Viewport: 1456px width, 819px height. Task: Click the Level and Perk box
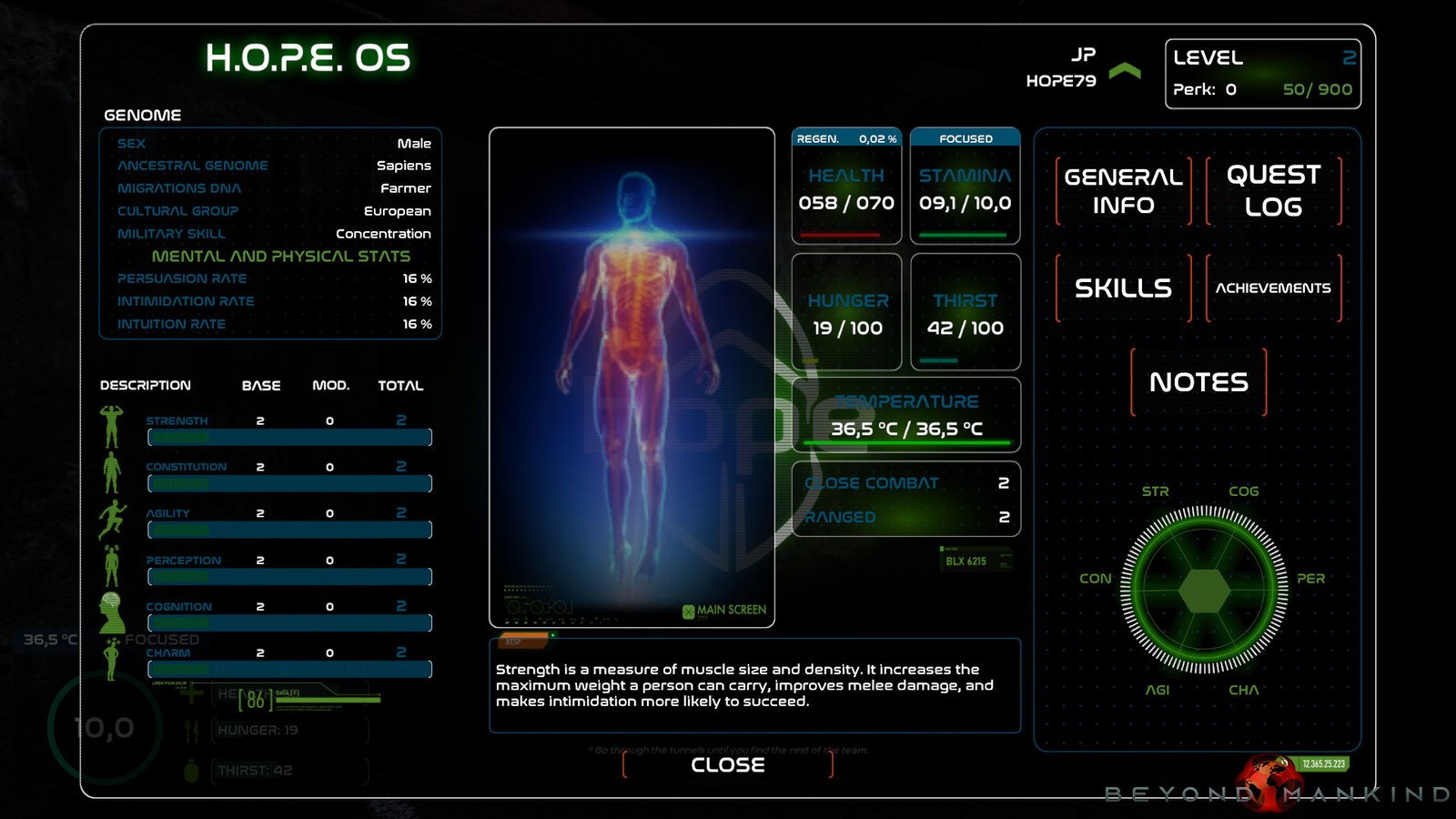[x=1262, y=74]
